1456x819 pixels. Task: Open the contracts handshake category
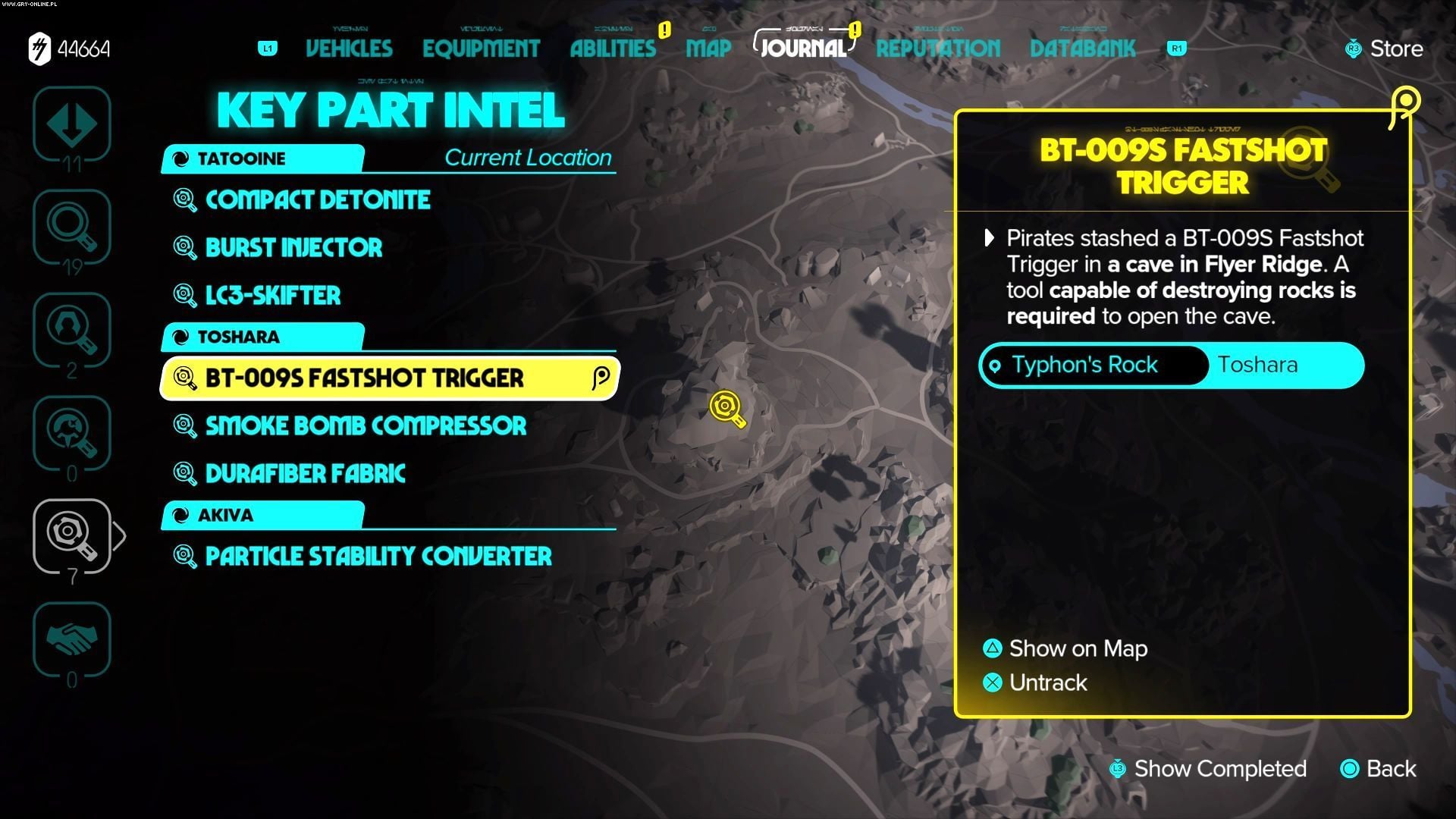72,639
